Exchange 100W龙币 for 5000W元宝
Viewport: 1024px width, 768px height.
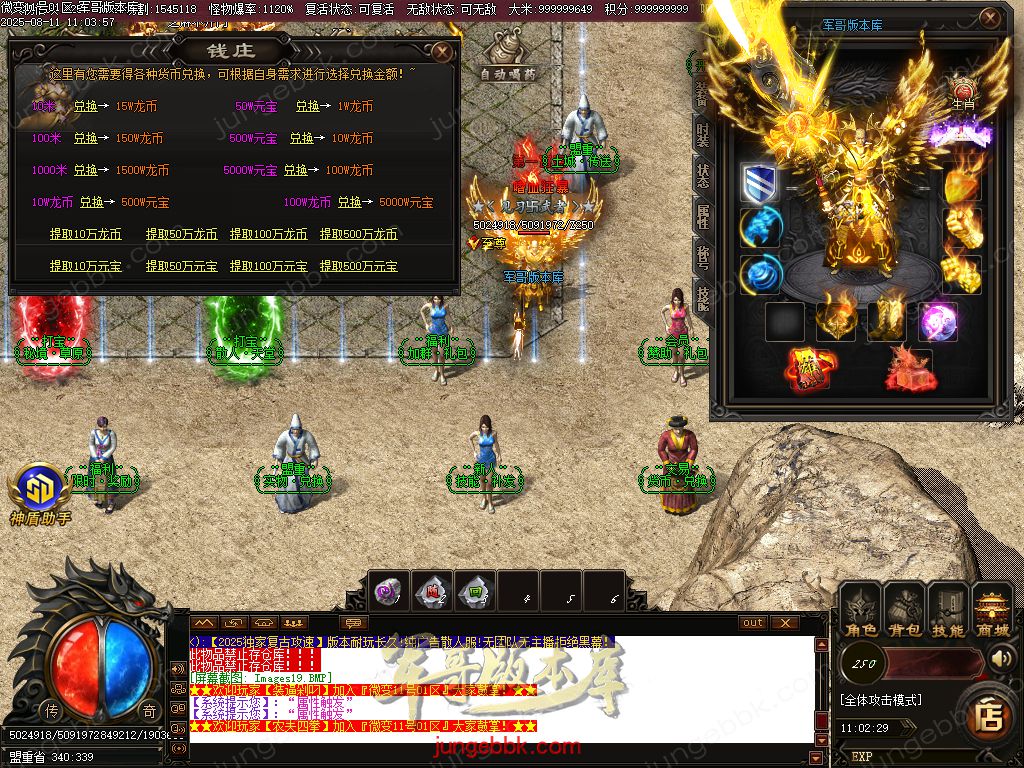[349, 202]
